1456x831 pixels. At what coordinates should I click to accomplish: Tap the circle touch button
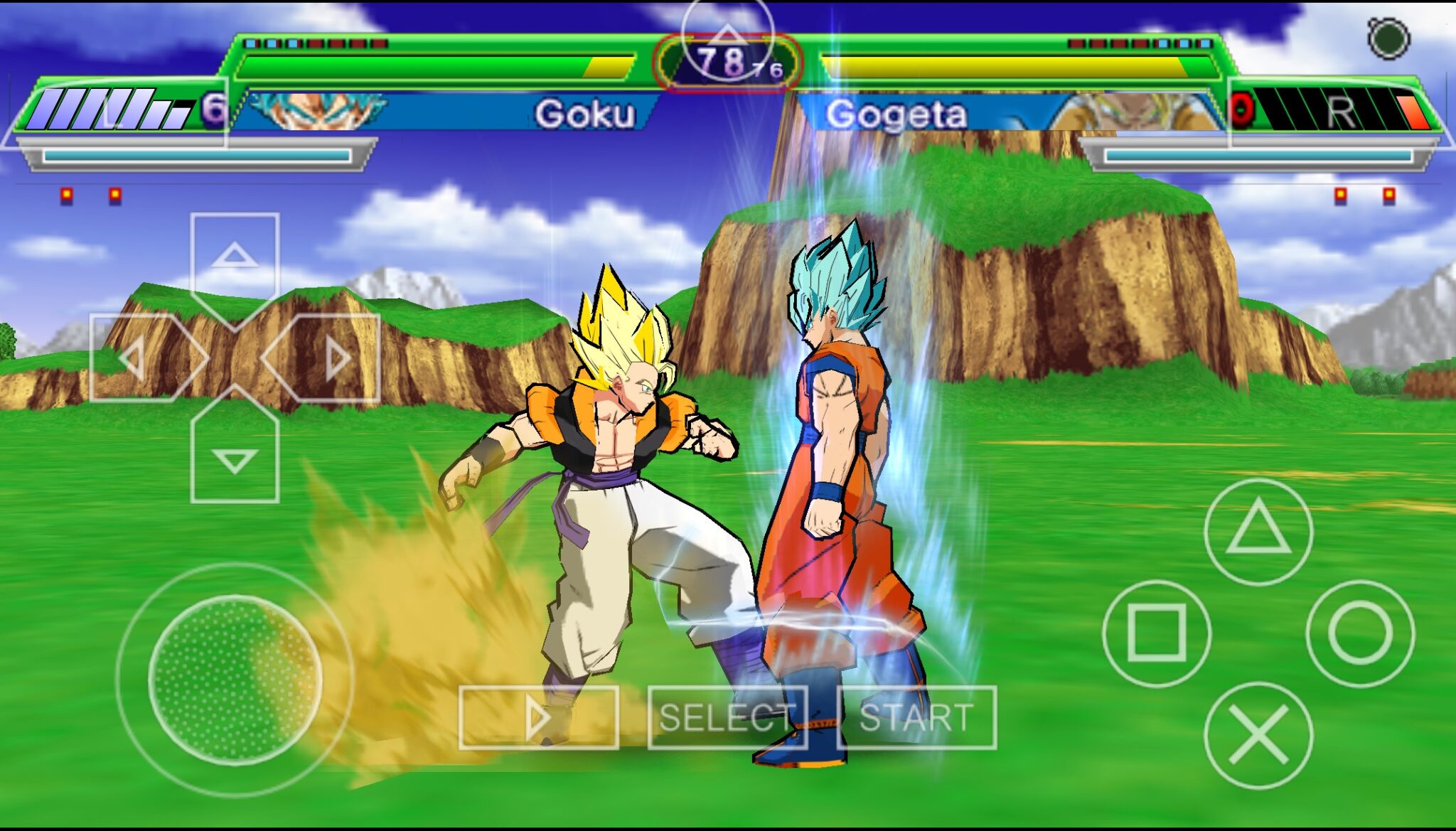coord(1360,633)
